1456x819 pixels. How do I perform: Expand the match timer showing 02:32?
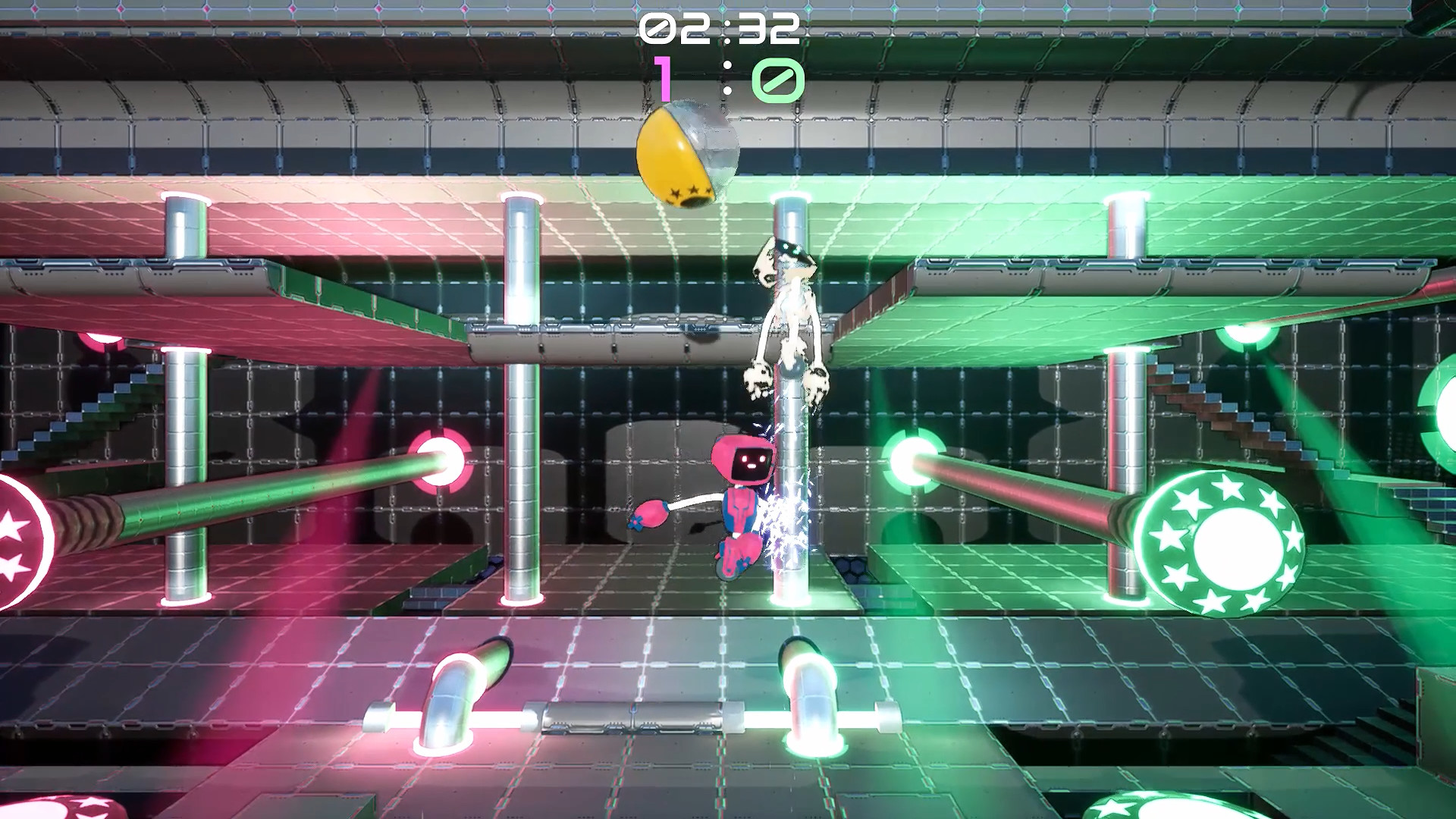tap(720, 29)
